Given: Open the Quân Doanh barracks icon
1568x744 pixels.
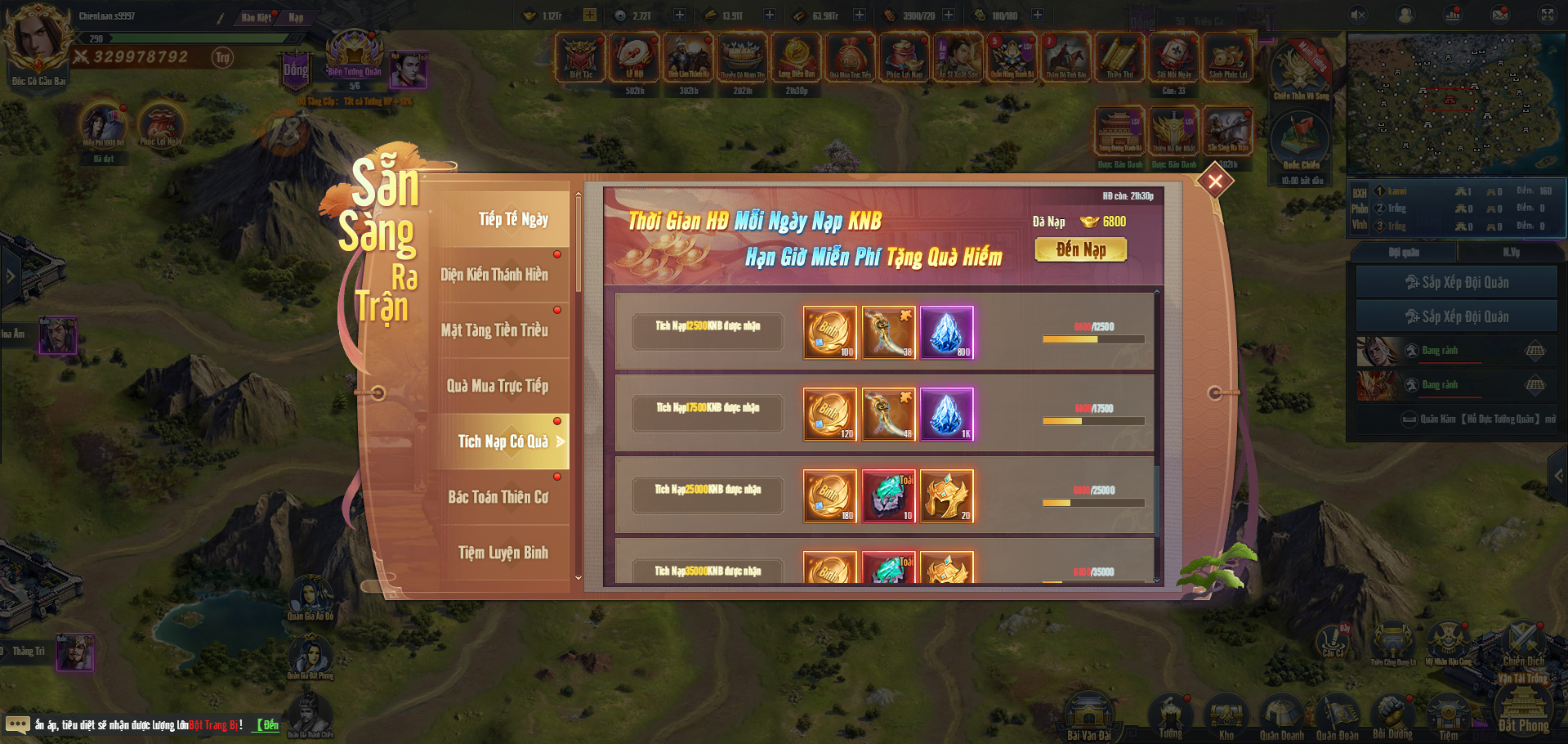Looking at the screenshot, I should [x=1281, y=717].
